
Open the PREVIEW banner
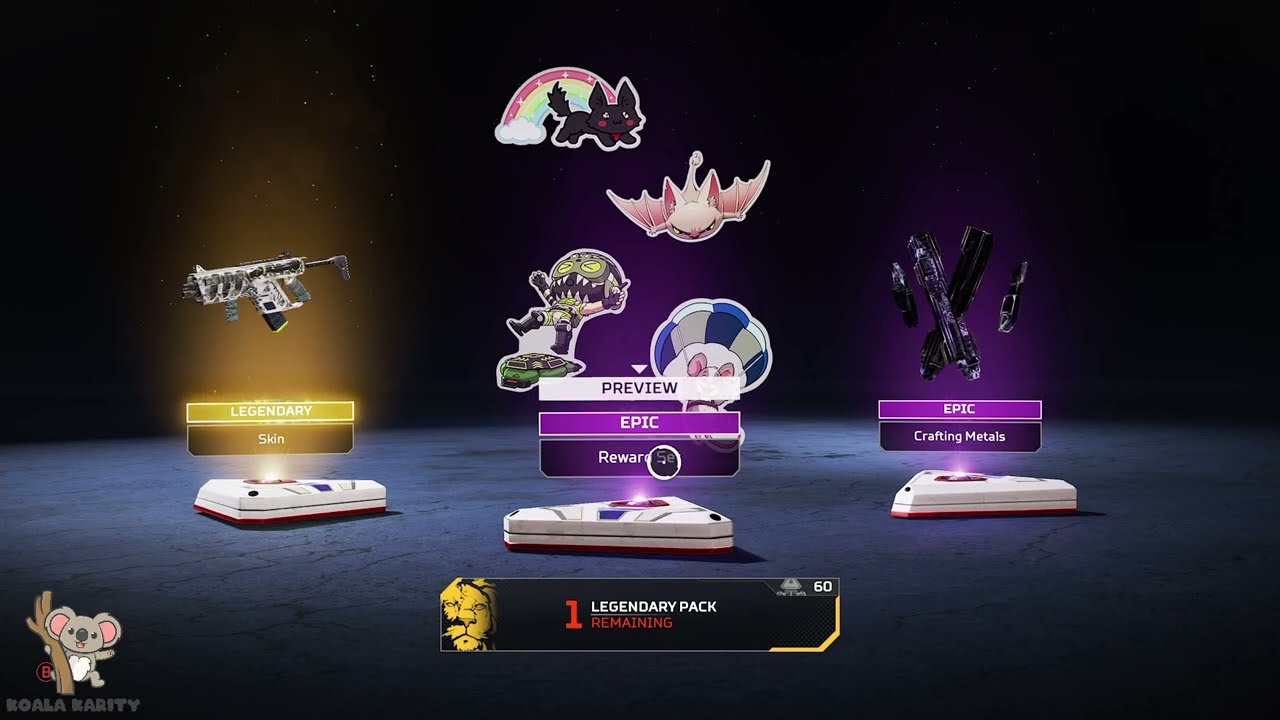click(x=639, y=388)
